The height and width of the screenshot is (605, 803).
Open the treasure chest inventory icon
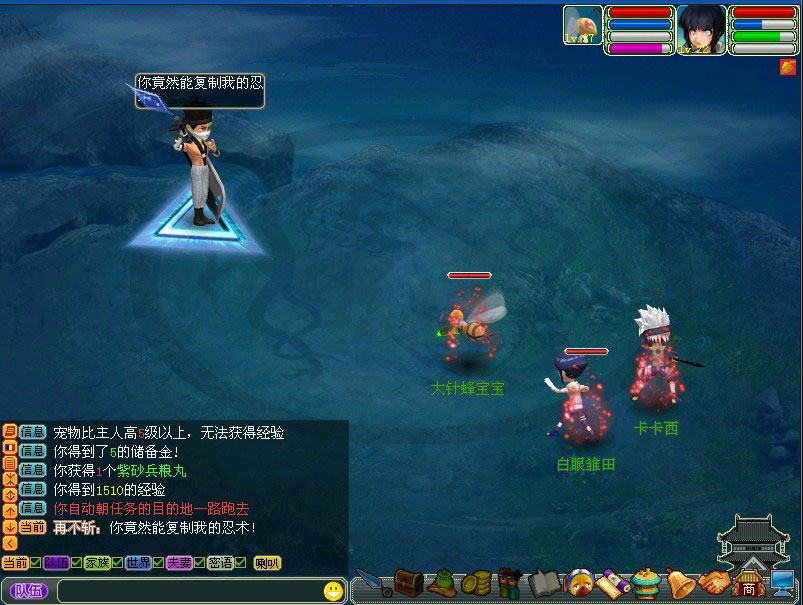click(407, 581)
